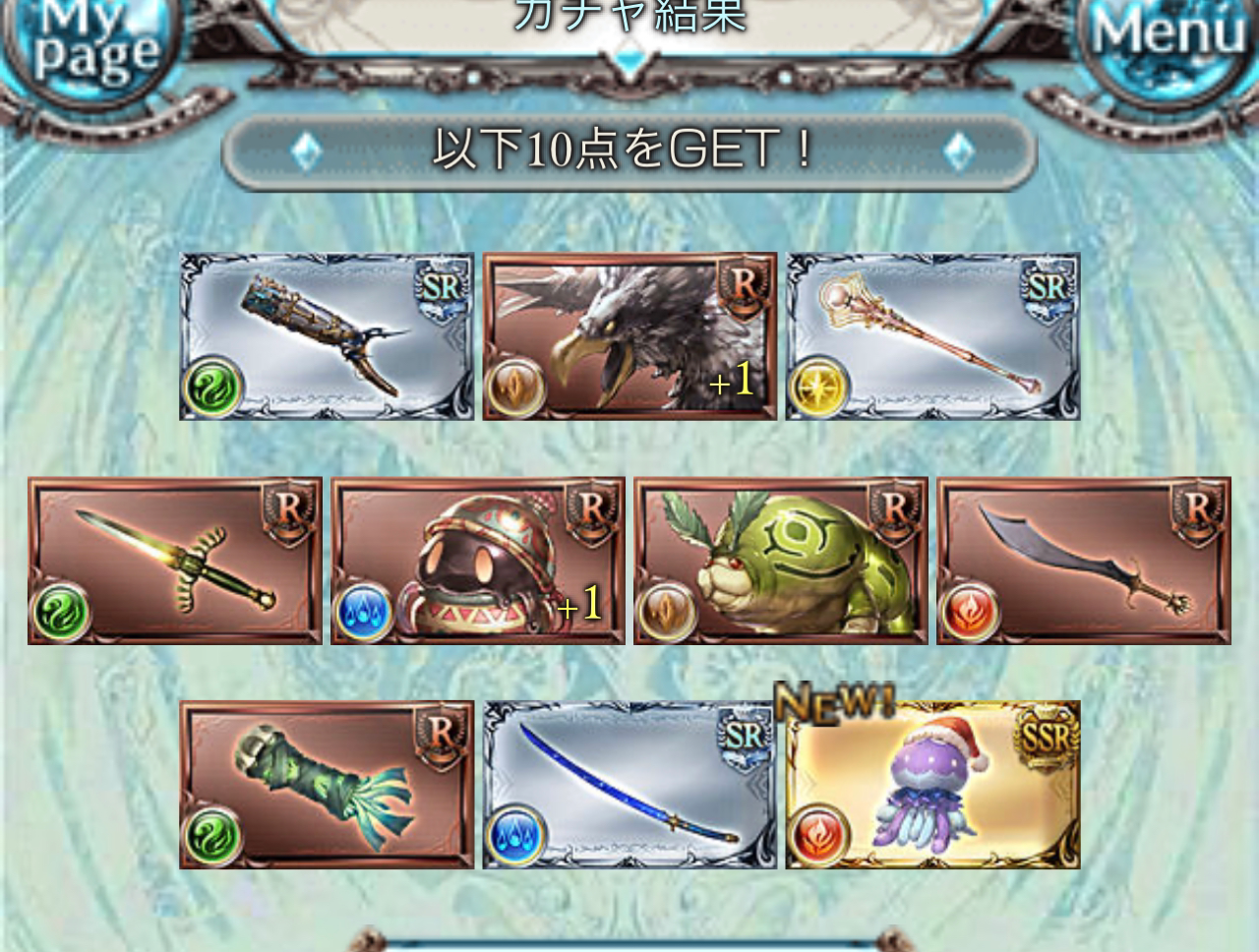
Task: Select the SR blue katana card
Action: 629,785
